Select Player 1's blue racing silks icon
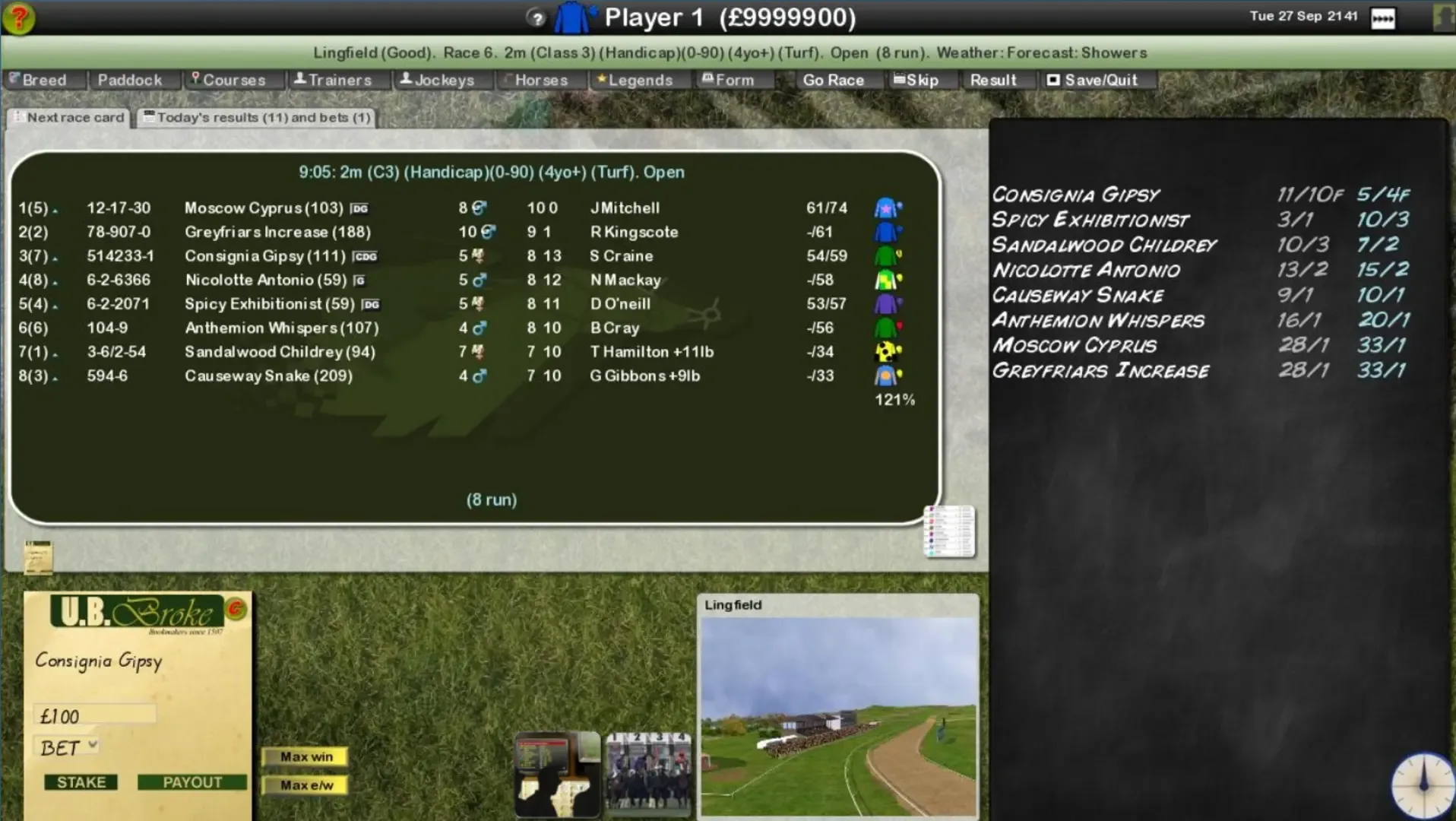 point(571,17)
